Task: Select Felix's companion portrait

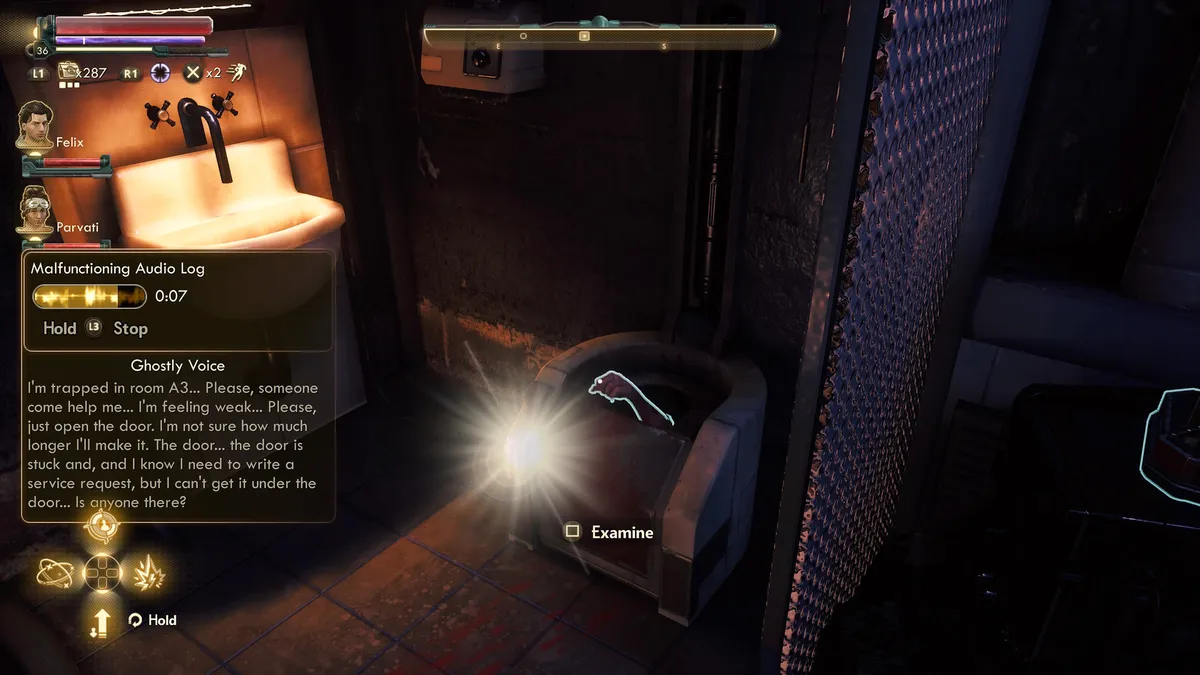Action: coord(35,125)
